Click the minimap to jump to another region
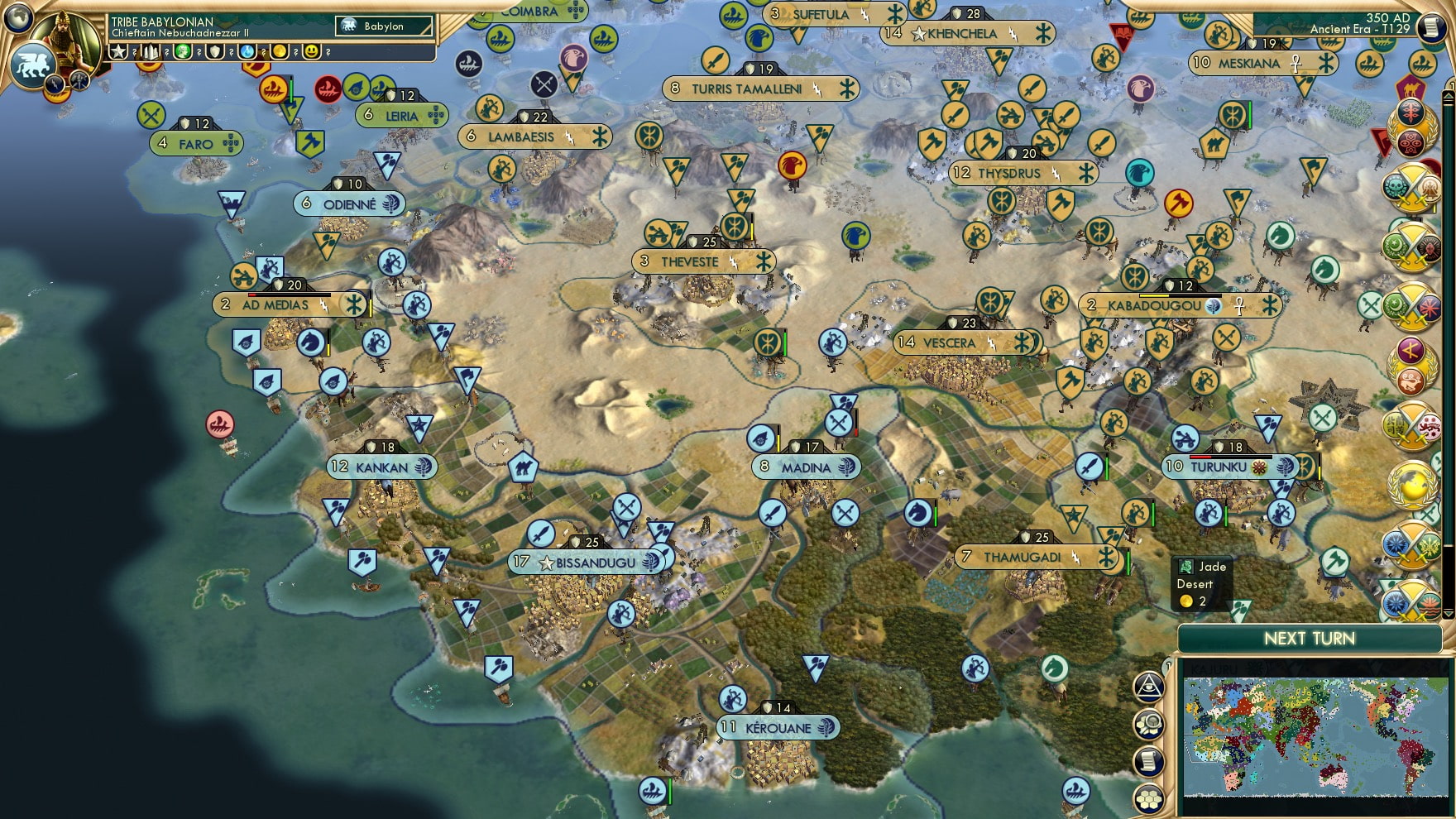Image resolution: width=1456 pixels, height=819 pixels. (1315, 736)
